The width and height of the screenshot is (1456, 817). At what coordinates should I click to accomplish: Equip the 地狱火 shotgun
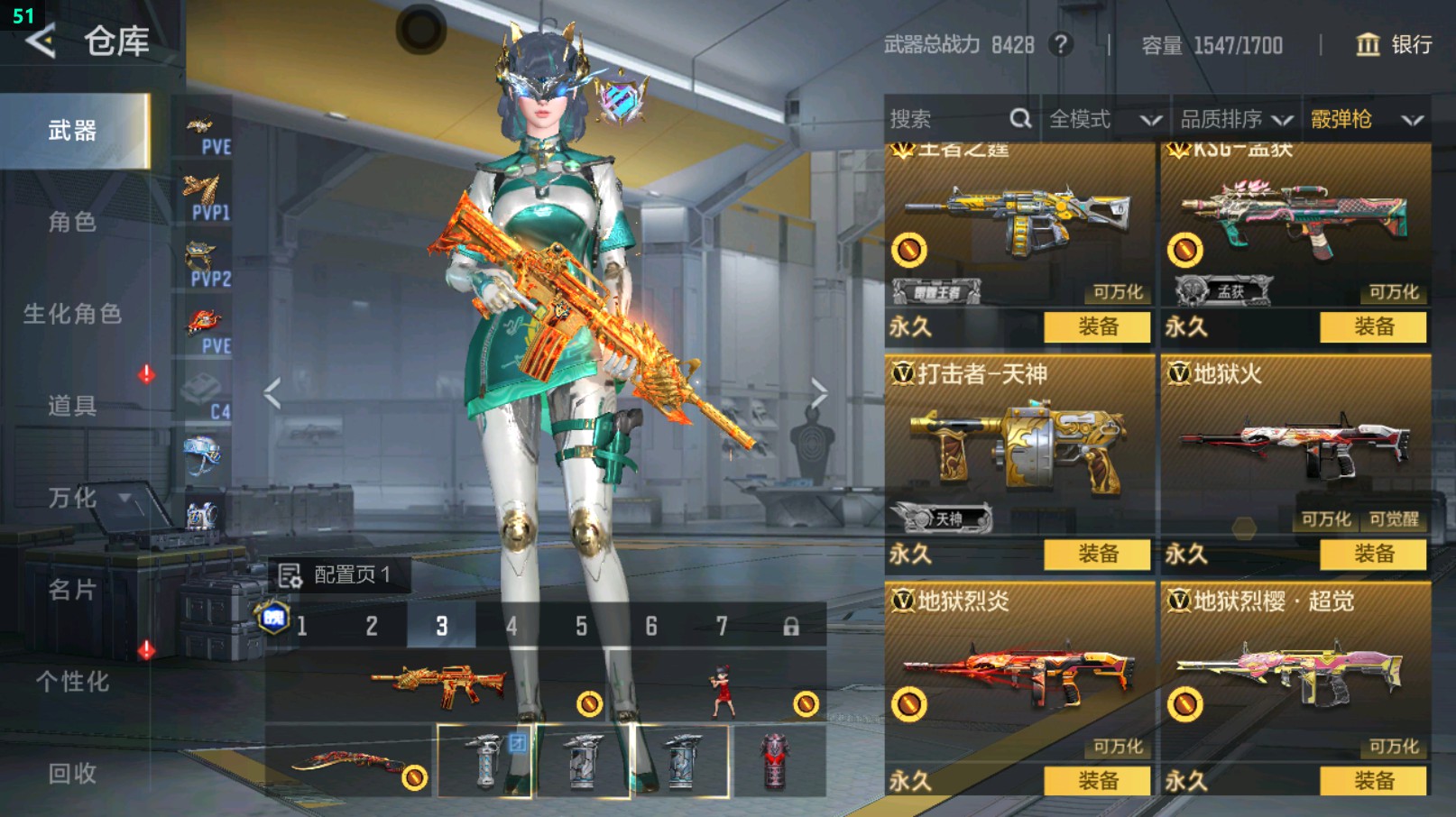pyautogui.click(x=1373, y=554)
